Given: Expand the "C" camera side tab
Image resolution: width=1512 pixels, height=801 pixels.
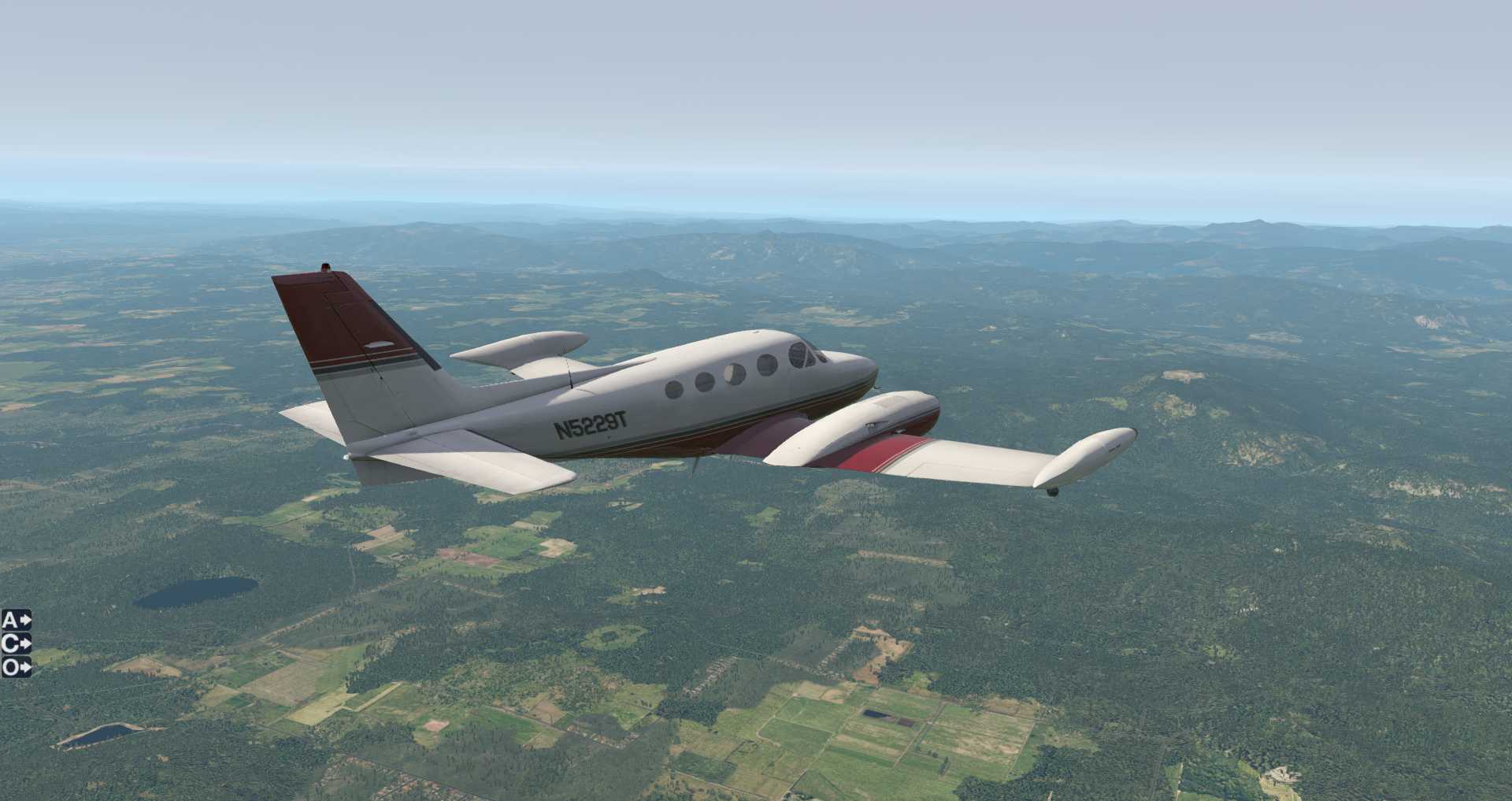Looking at the screenshot, I should click(x=16, y=643).
